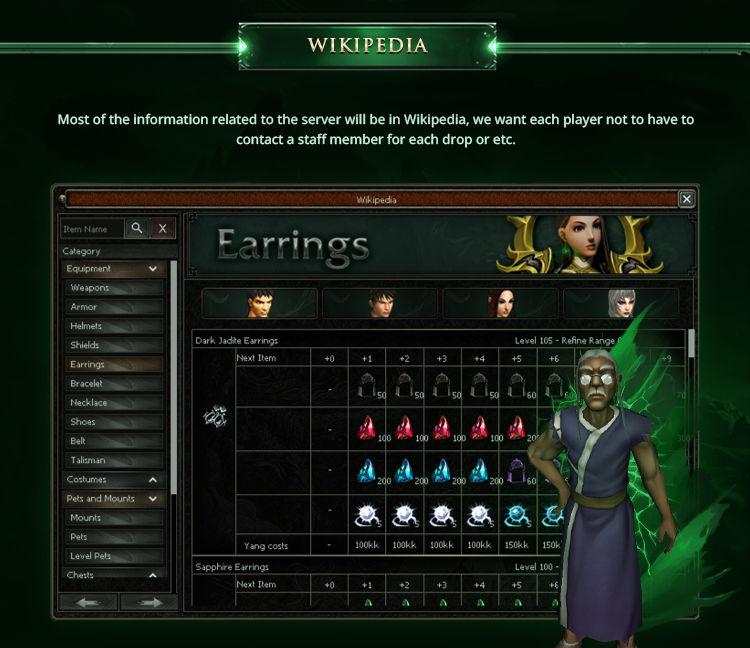The width and height of the screenshot is (750, 648).
Task: Close the Wikipedia window
Action: [686, 199]
